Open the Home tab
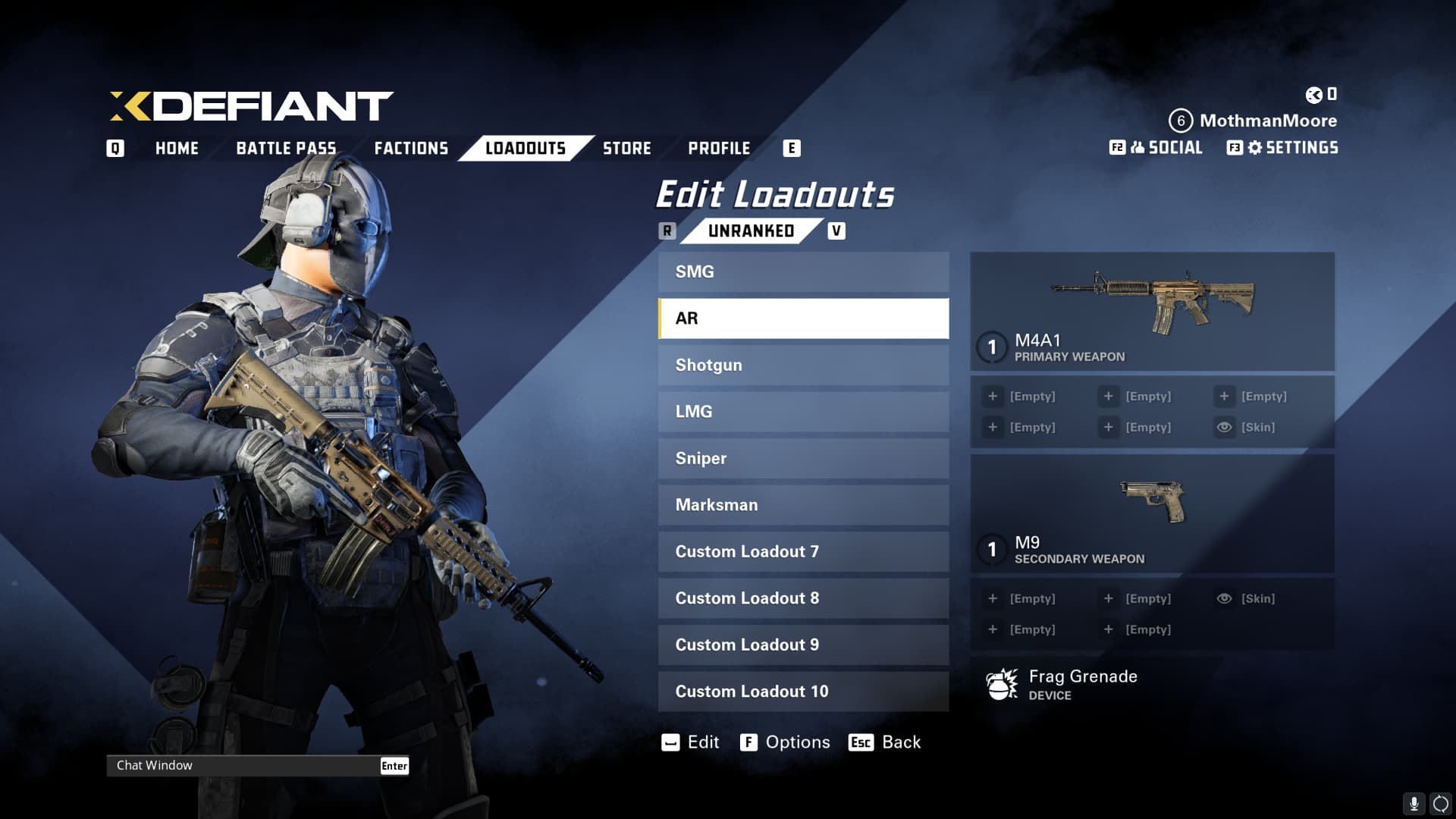 [x=177, y=148]
